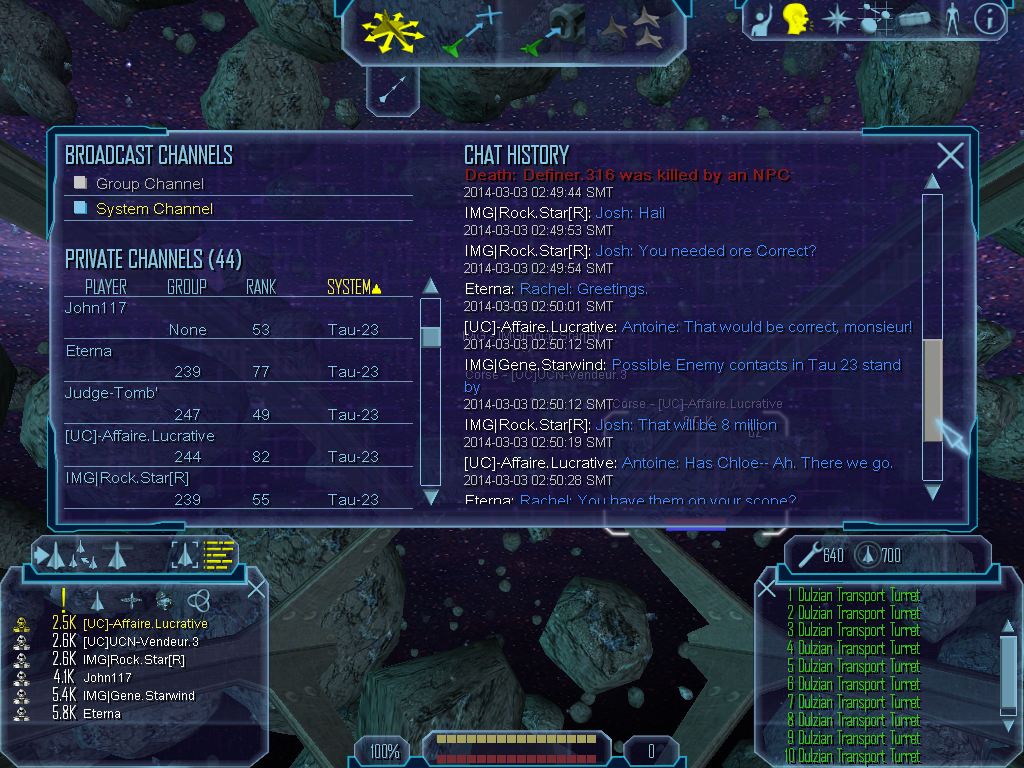The height and width of the screenshot is (768, 1024).
Task: Open the info icon in top bar
Action: [989, 19]
